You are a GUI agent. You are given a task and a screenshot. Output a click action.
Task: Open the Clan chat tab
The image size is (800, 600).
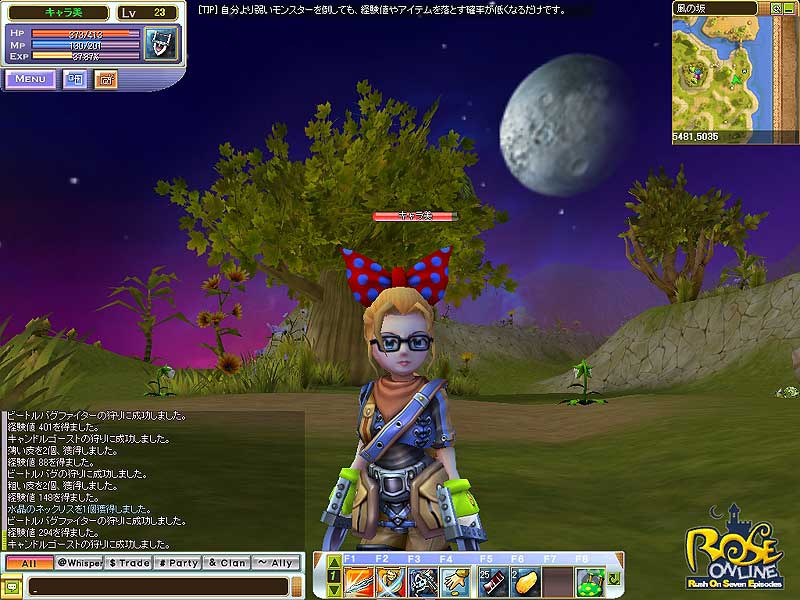226,563
